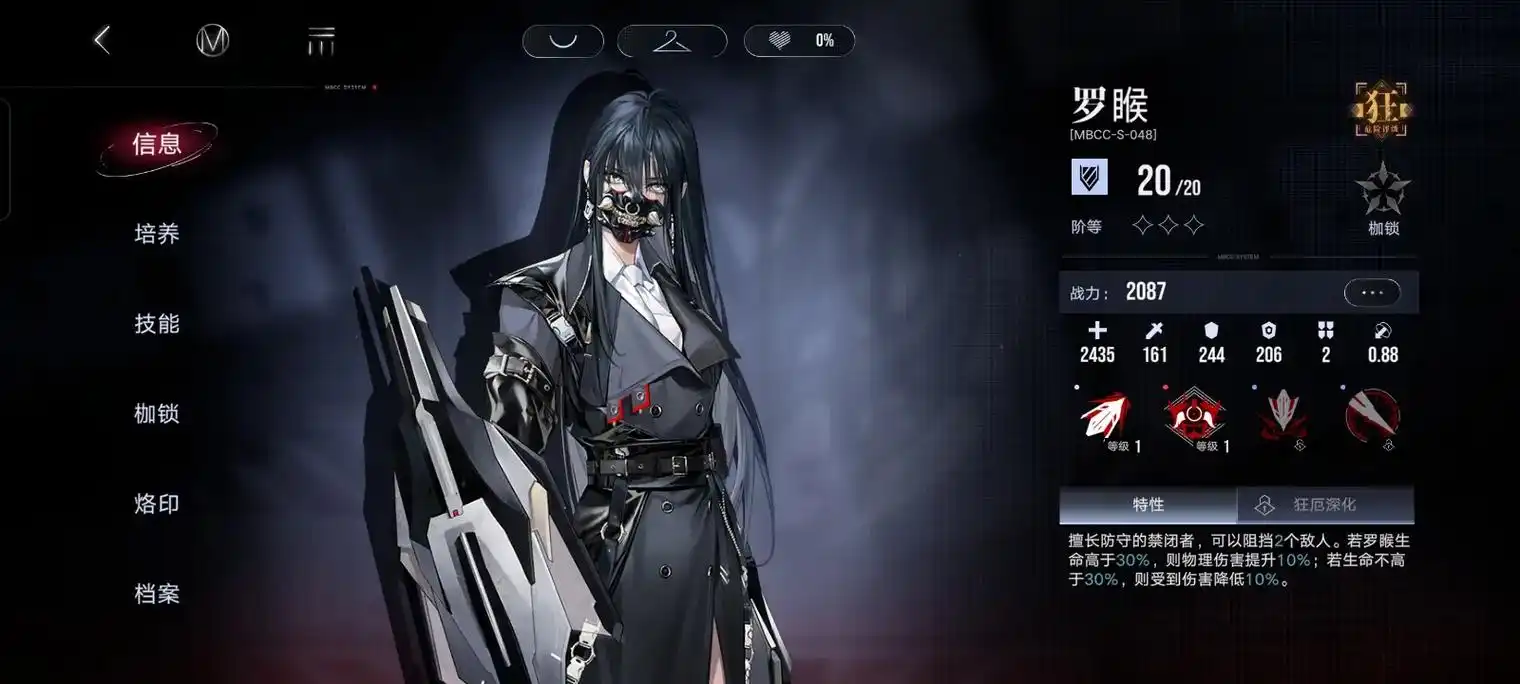Switch to the 狂厄深化 tab
The image size is (1520, 684).
1325,505
